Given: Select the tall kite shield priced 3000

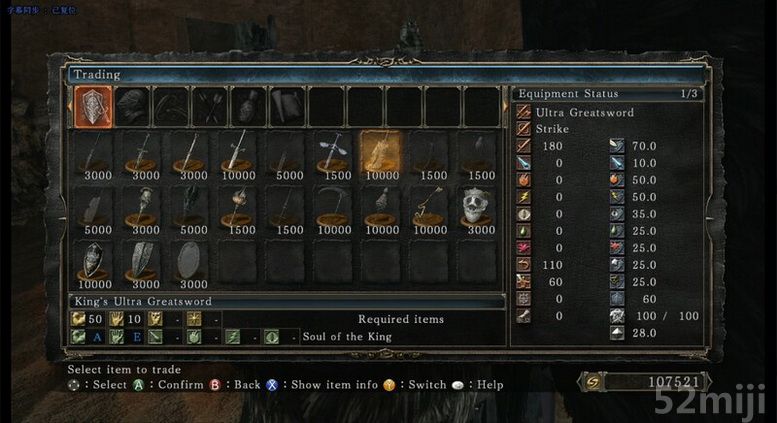Looking at the screenshot, I should [139, 262].
